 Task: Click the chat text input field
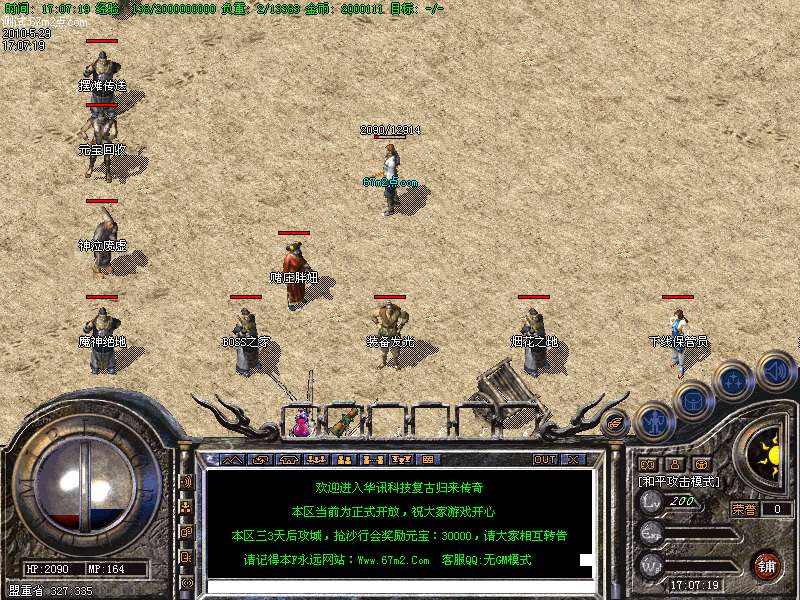click(390, 586)
